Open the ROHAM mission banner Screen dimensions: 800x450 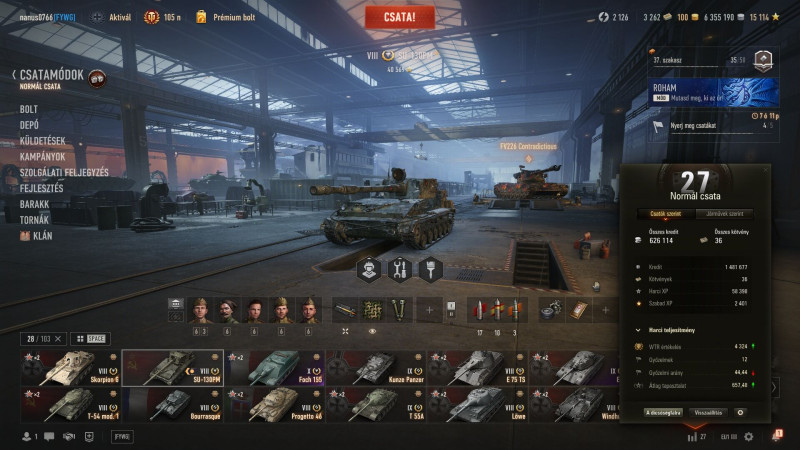point(710,92)
